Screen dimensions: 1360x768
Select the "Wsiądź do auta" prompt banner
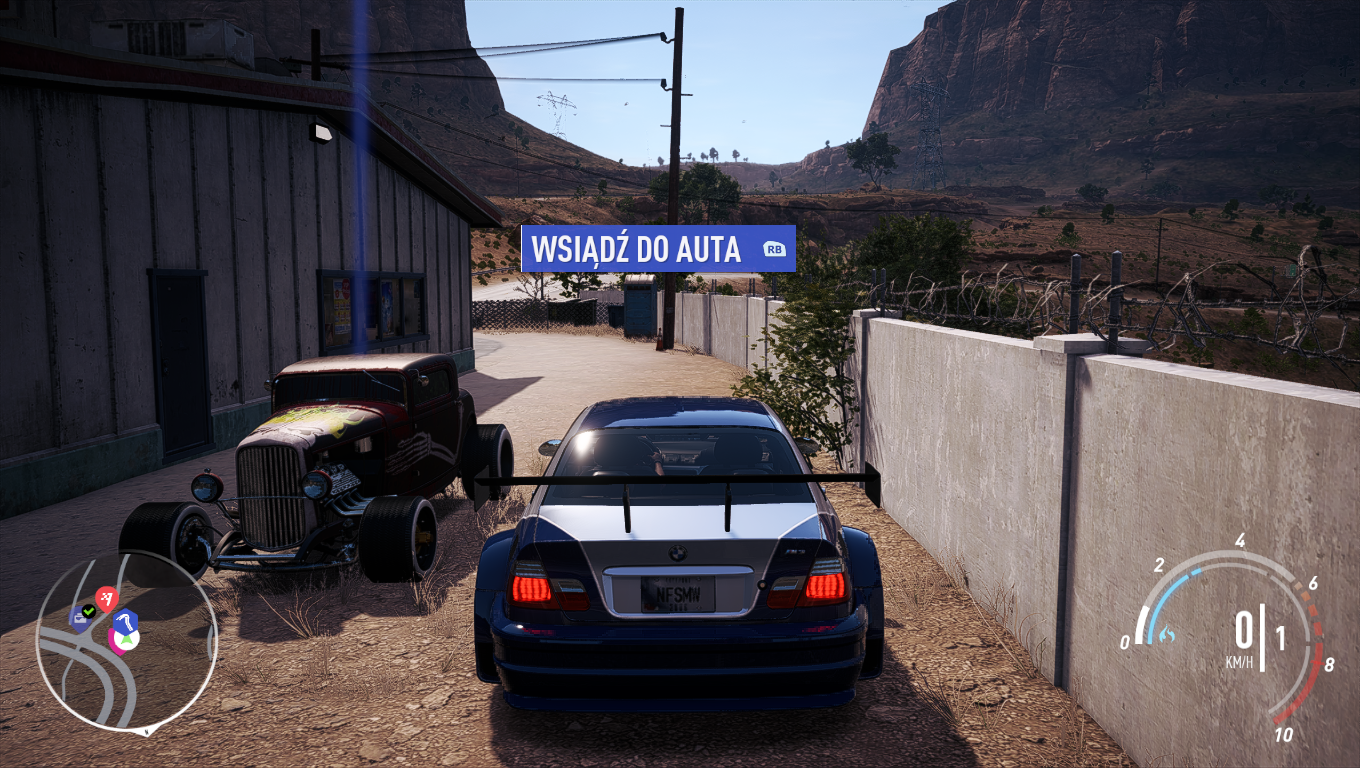pos(657,249)
